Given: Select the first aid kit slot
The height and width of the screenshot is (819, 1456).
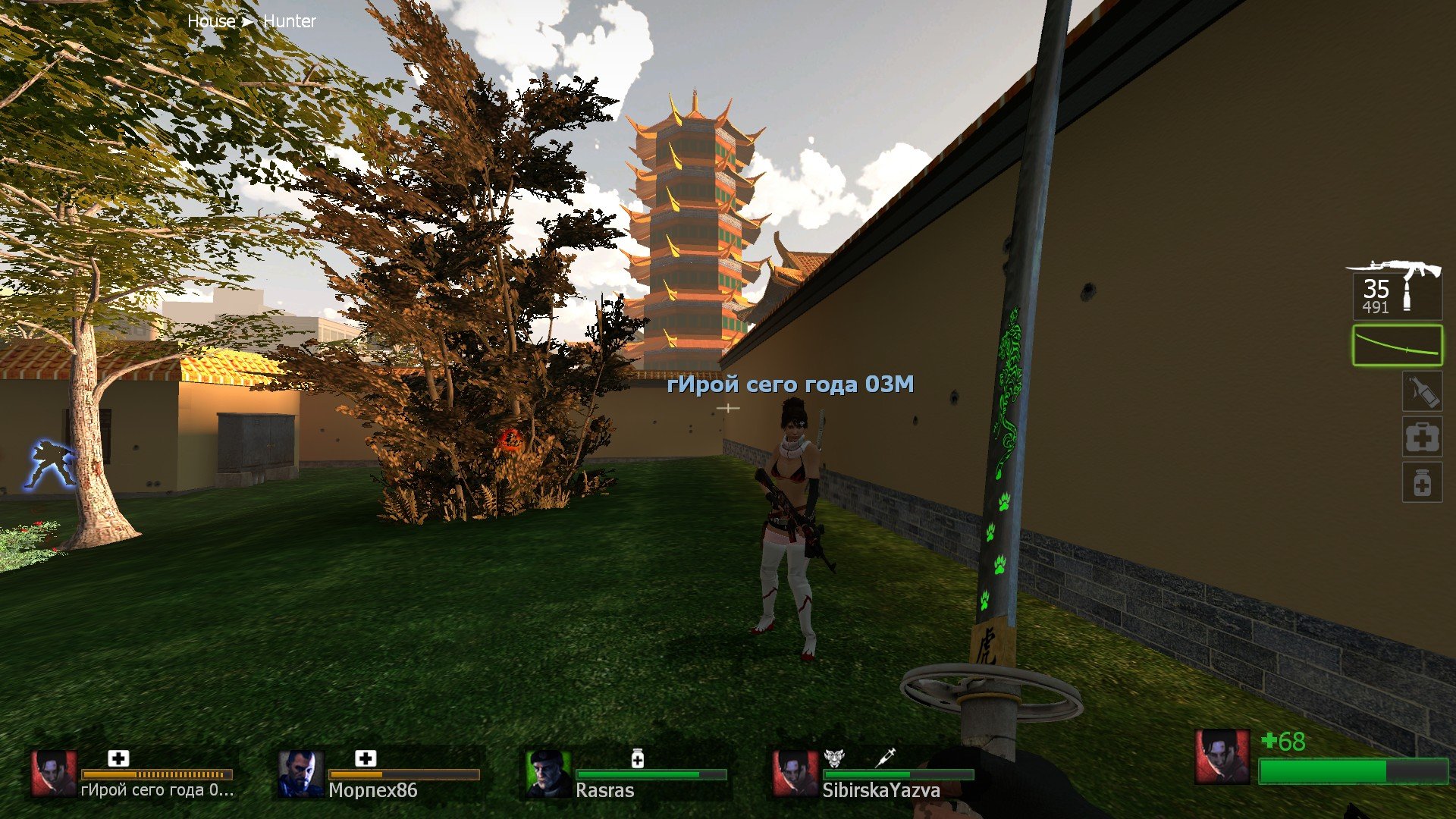Looking at the screenshot, I should click(1422, 437).
